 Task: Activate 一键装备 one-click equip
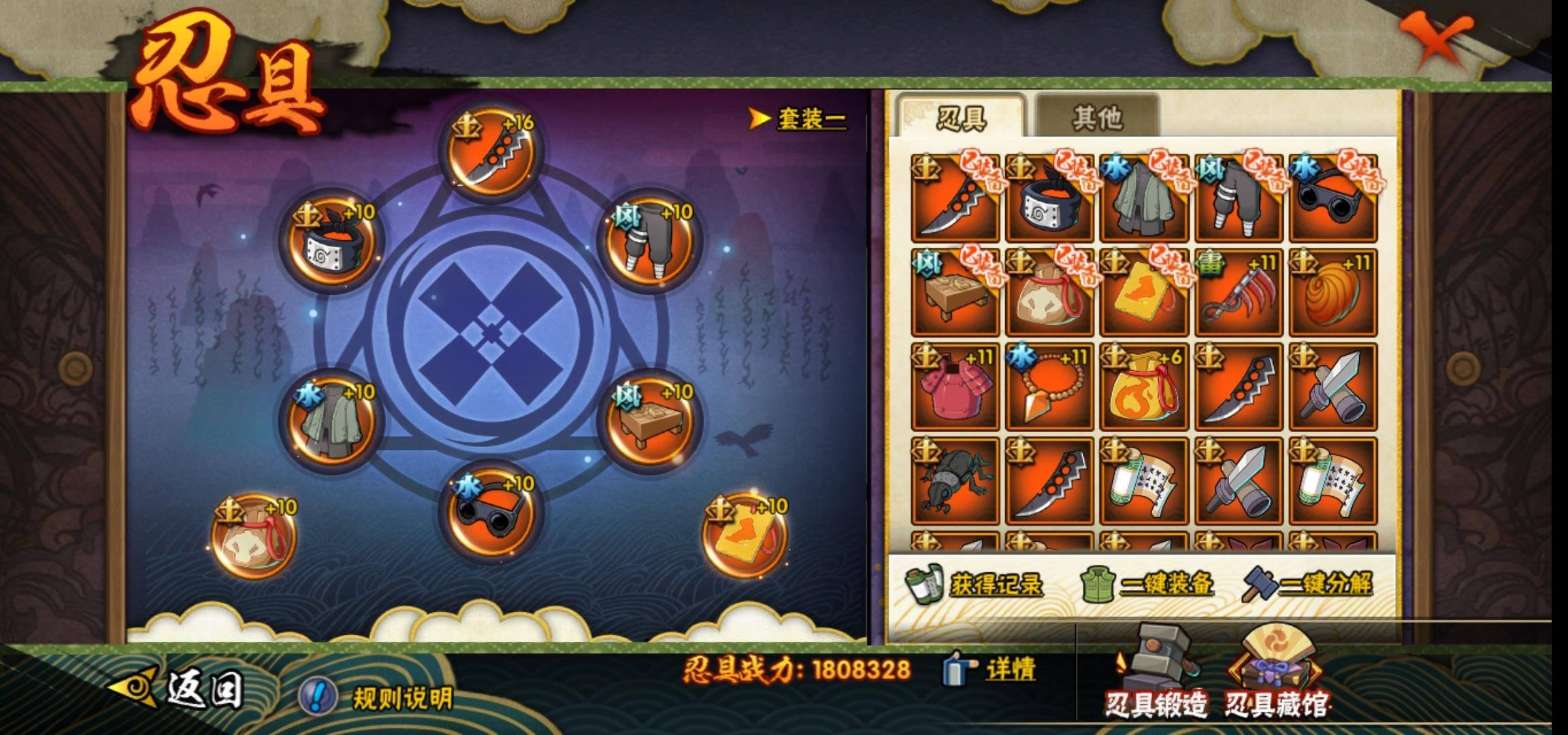point(1147,584)
